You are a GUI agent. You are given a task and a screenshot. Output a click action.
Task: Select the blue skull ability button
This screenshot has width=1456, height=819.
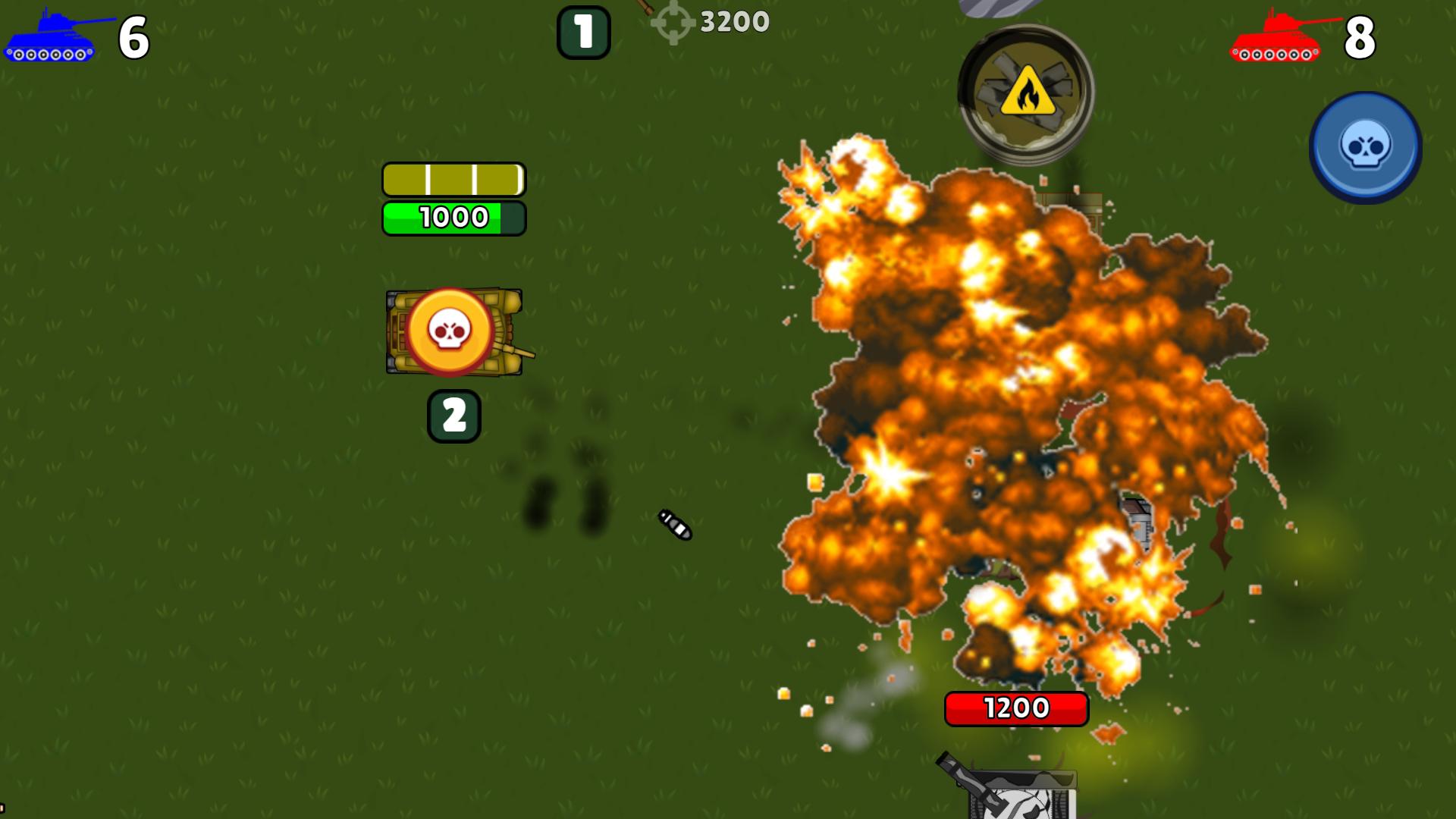[x=1365, y=146]
